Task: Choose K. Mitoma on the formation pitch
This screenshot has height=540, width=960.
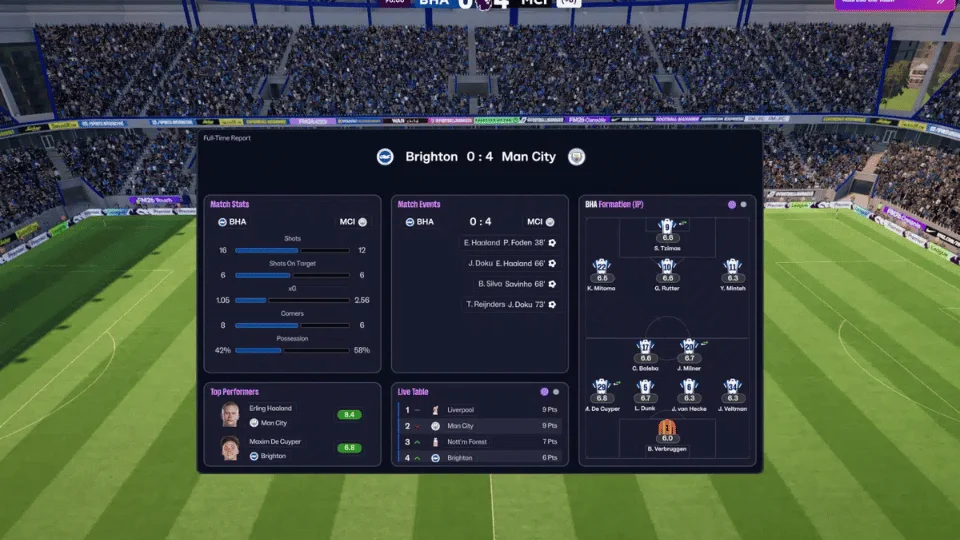Action: click(601, 268)
